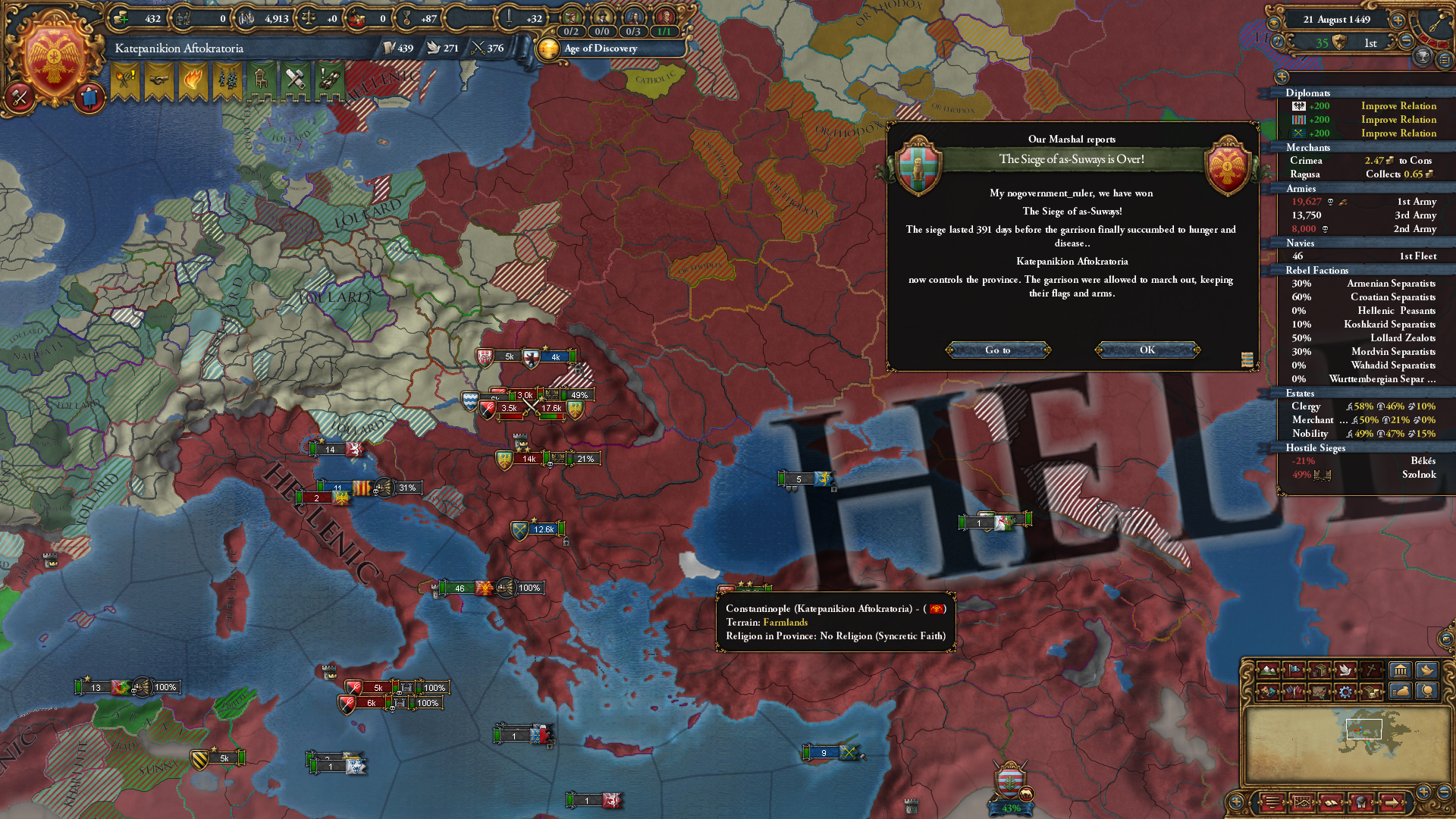Open the message log icon at bottom right
The image size is (1456, 819).
tap(1272, 804)
